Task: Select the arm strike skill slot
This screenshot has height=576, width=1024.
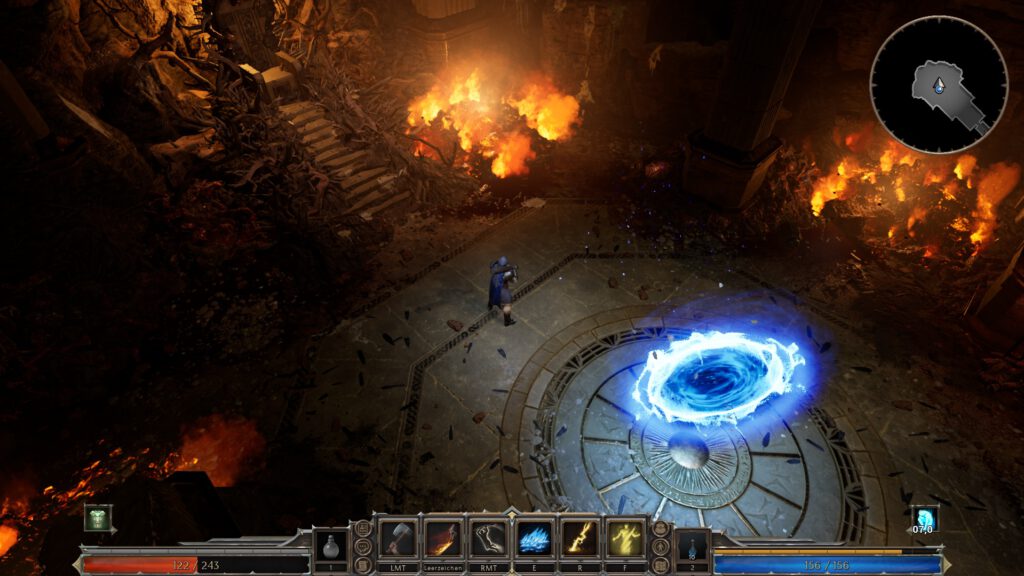Action: point(489,539)
